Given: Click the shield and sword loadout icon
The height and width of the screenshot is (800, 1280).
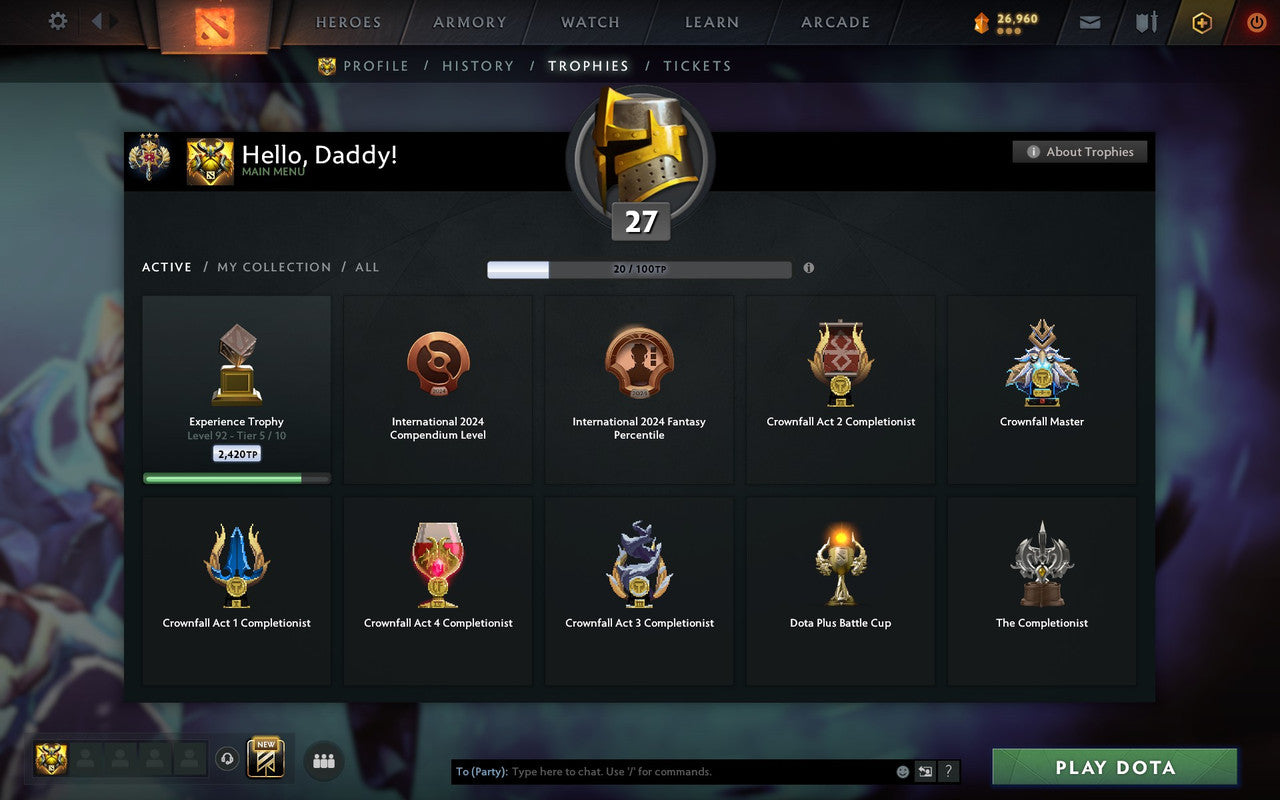Looking at the screenshot, I should tap(1145, 22).
